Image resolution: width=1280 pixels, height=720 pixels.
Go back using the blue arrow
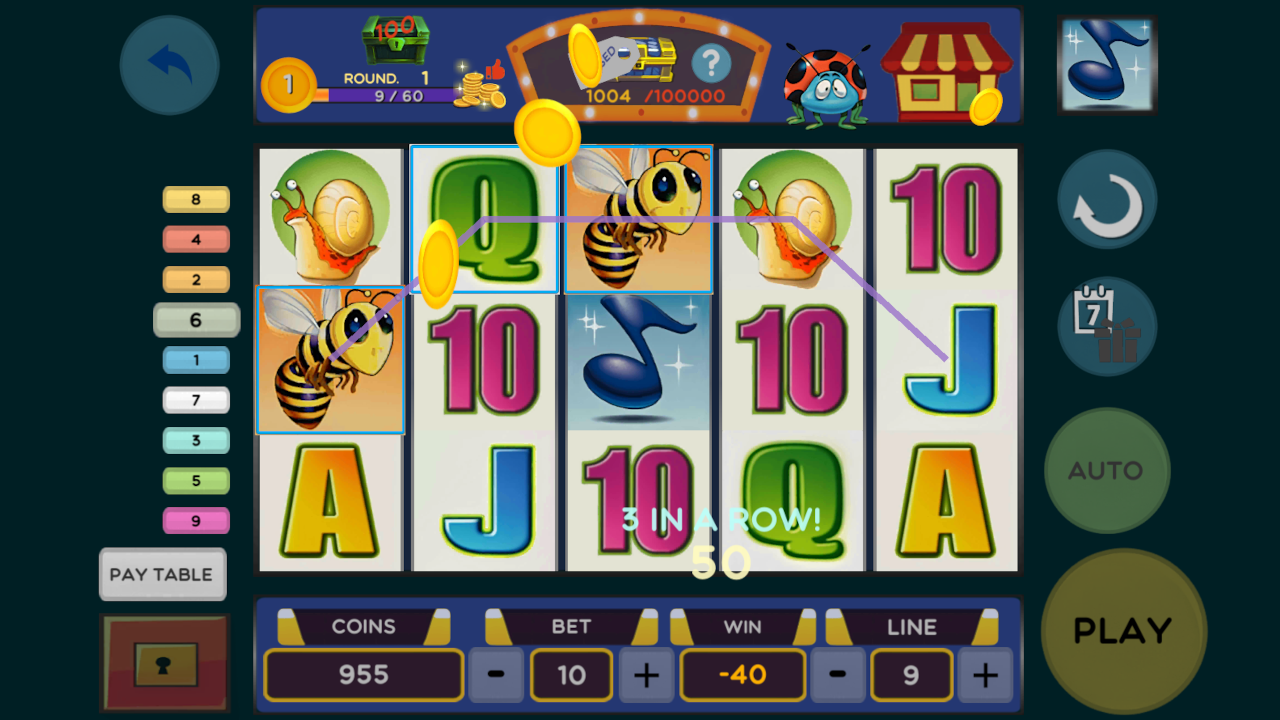[168, 64]
